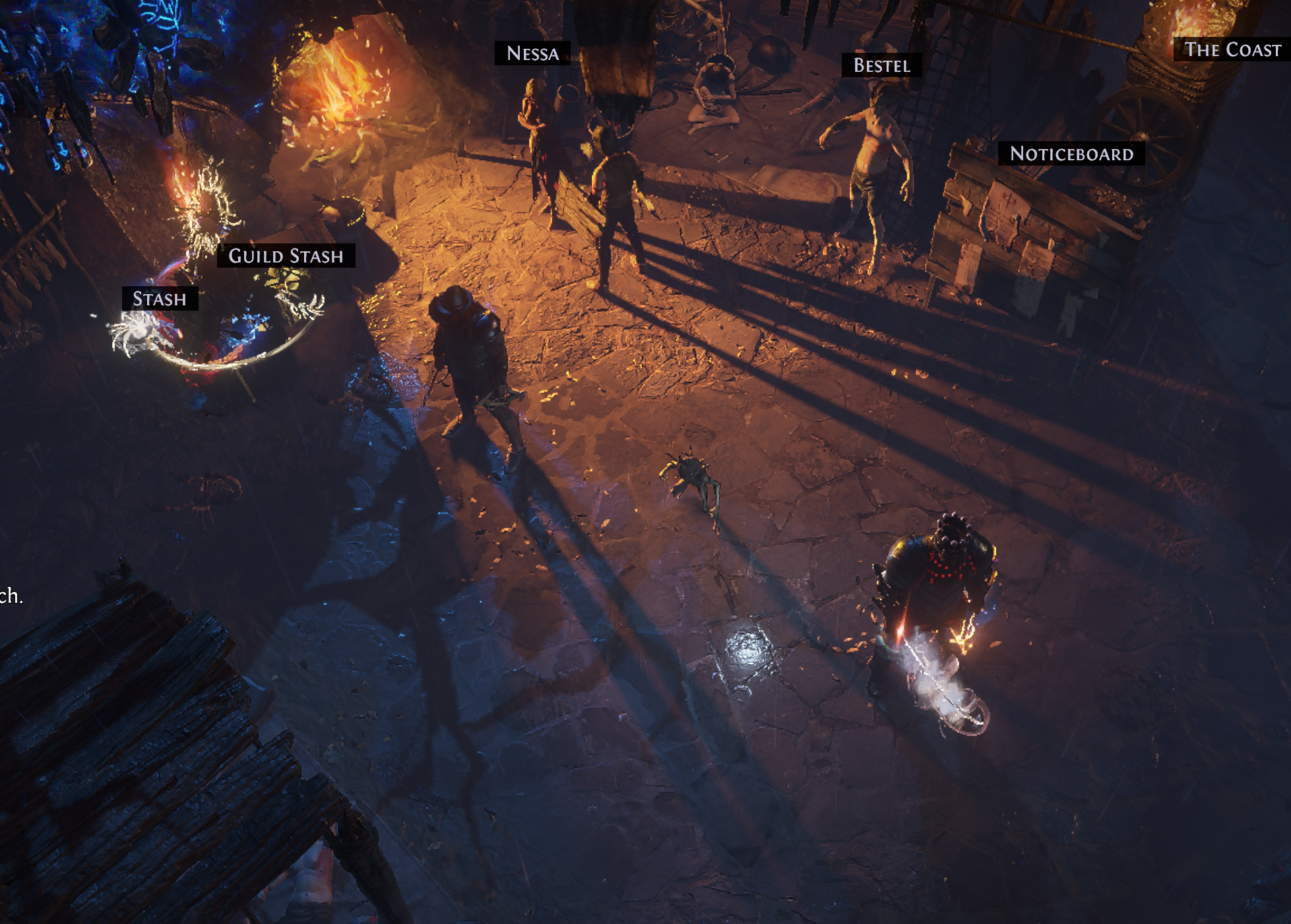Open the Guild Stash label
The width and height of the screenshot is (1291, 924).
pos(286,256)
